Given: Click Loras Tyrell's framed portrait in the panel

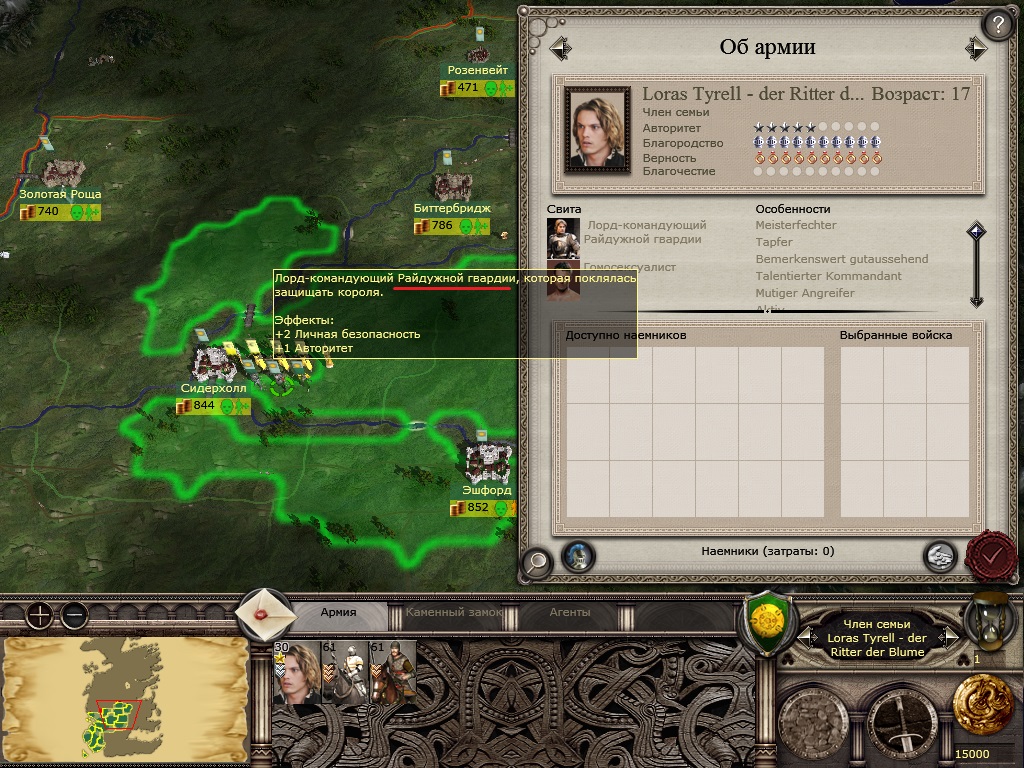Looking at the screenshot, I should point(597,129).
